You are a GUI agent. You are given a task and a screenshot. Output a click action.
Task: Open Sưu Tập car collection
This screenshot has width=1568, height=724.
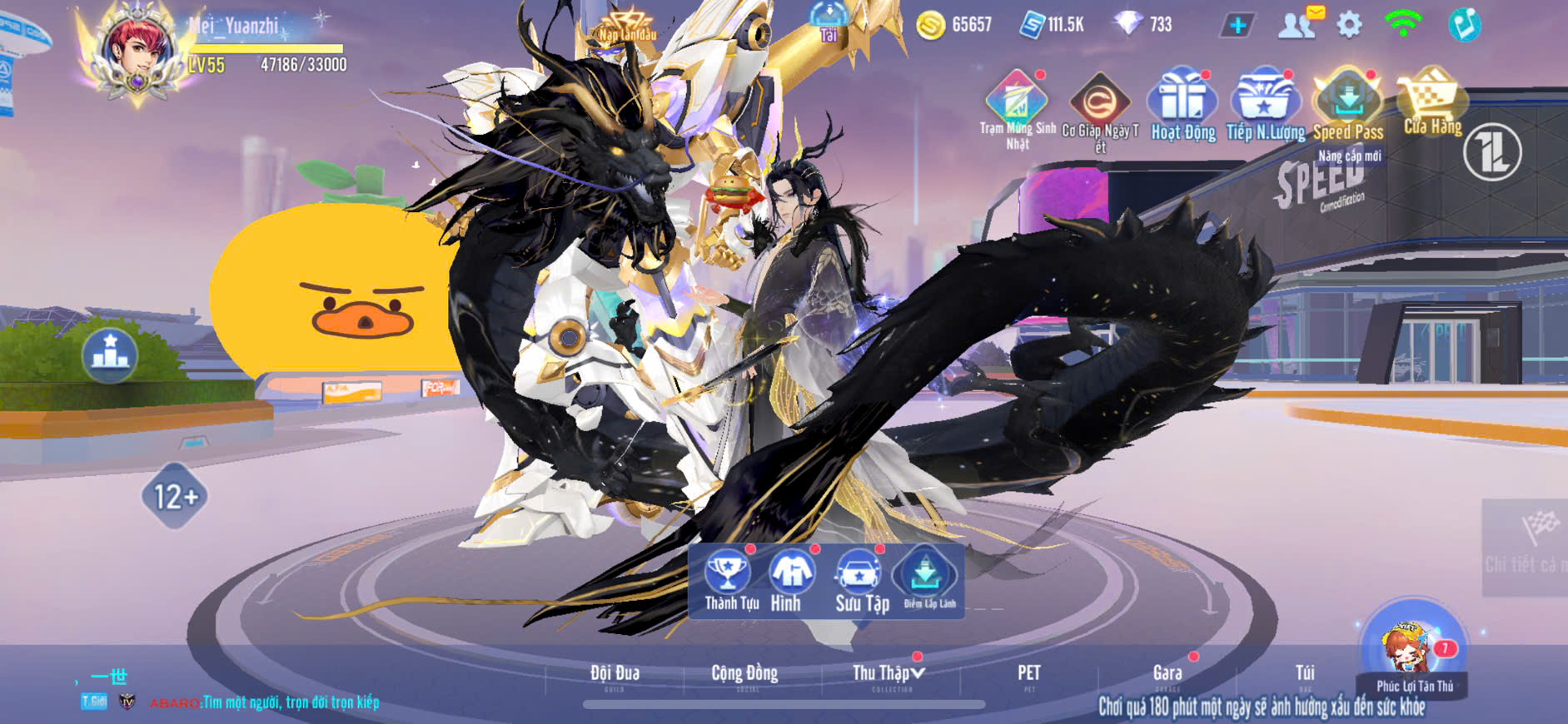click(x=861, y=580)
